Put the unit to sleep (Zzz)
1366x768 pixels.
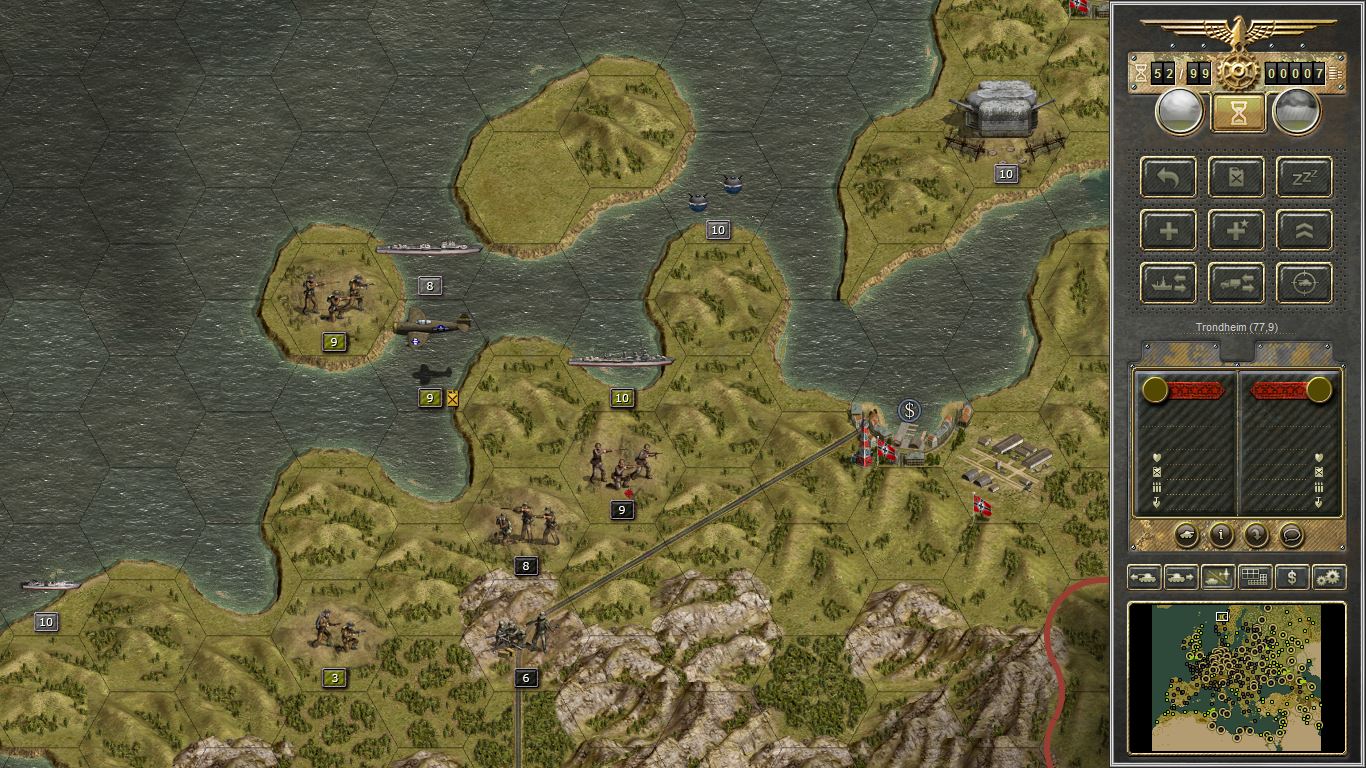pyautogui.click(x=1304, y=177)
